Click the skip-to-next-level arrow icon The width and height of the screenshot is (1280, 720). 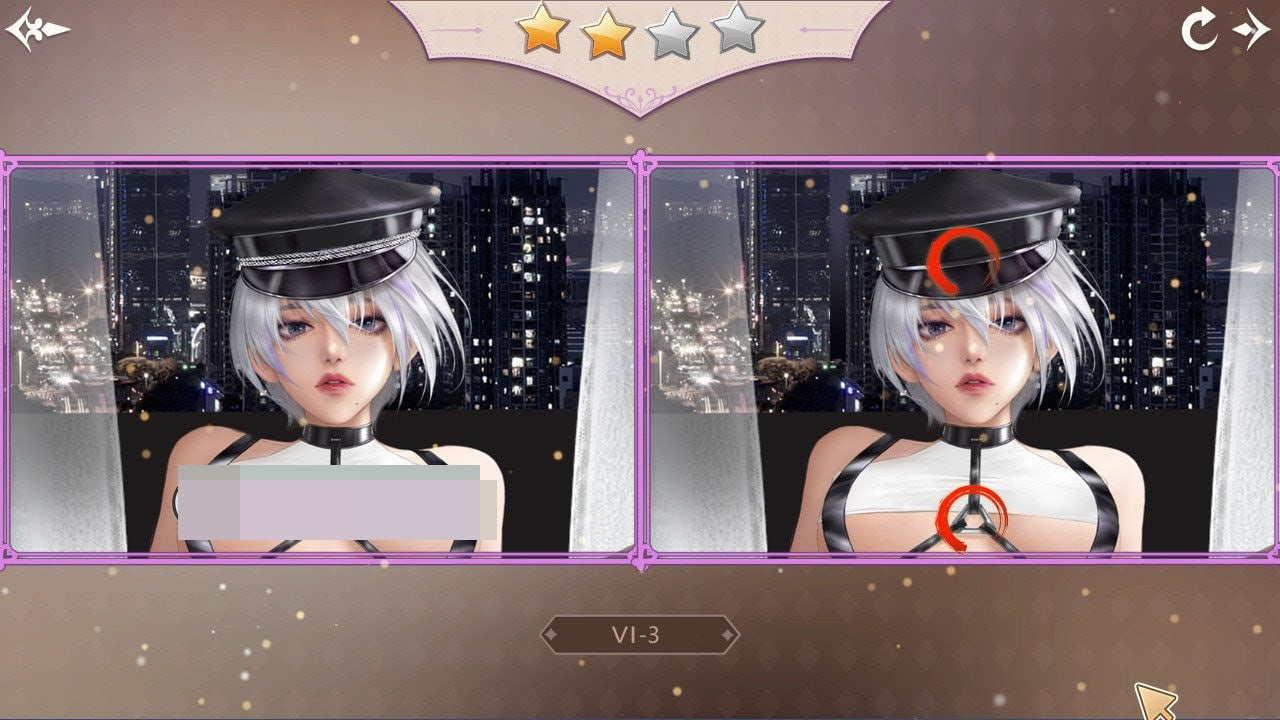[1251, 29]
